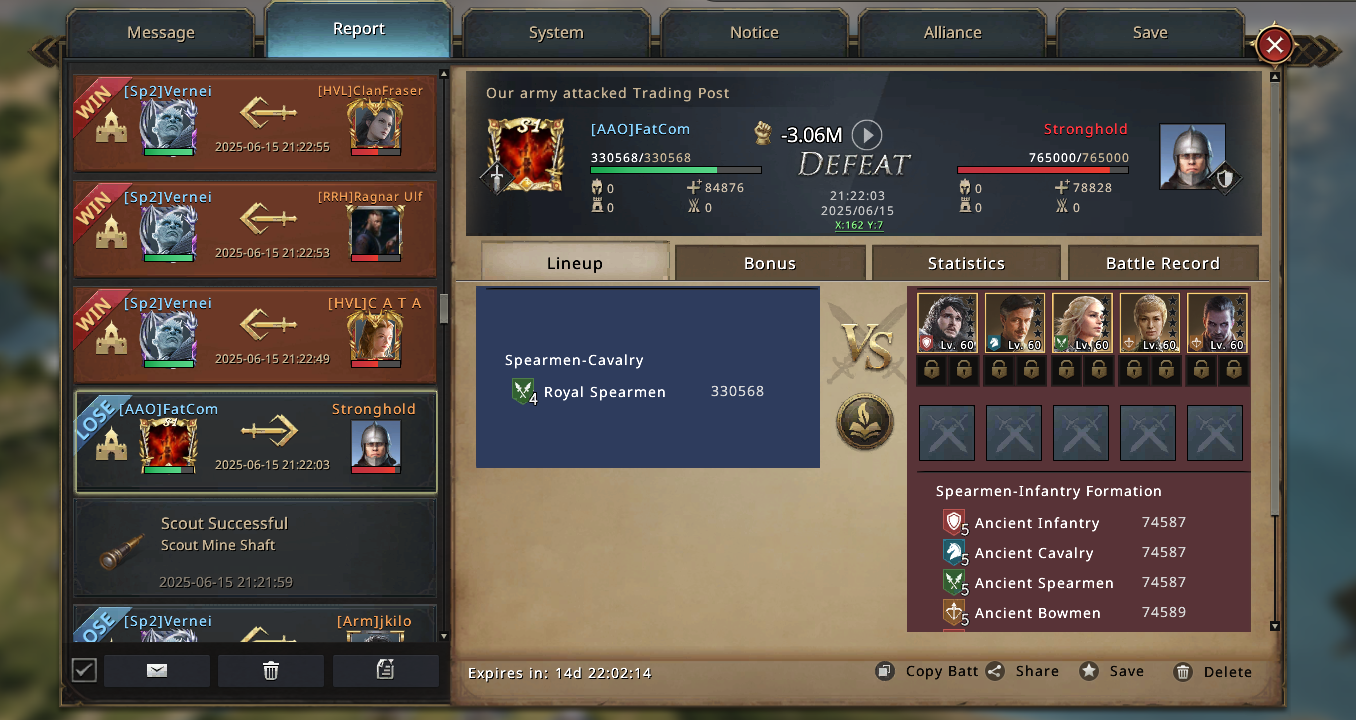Delete this battle report
This screenshot has width=1356, height=720.
coord(1213,672)
